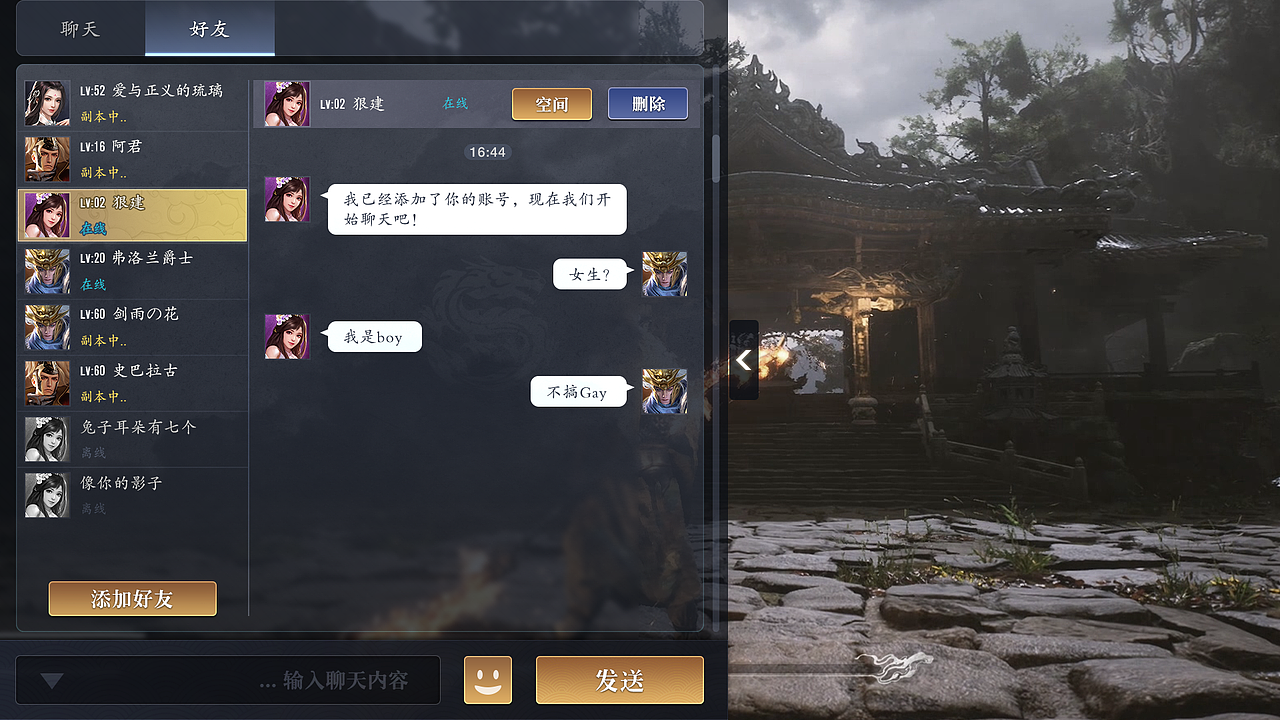1280x720 pixels.
Task: Select 爱与正义的琉璃's portrait avatar
Action: pyautogui.click(x=47, y=103)
